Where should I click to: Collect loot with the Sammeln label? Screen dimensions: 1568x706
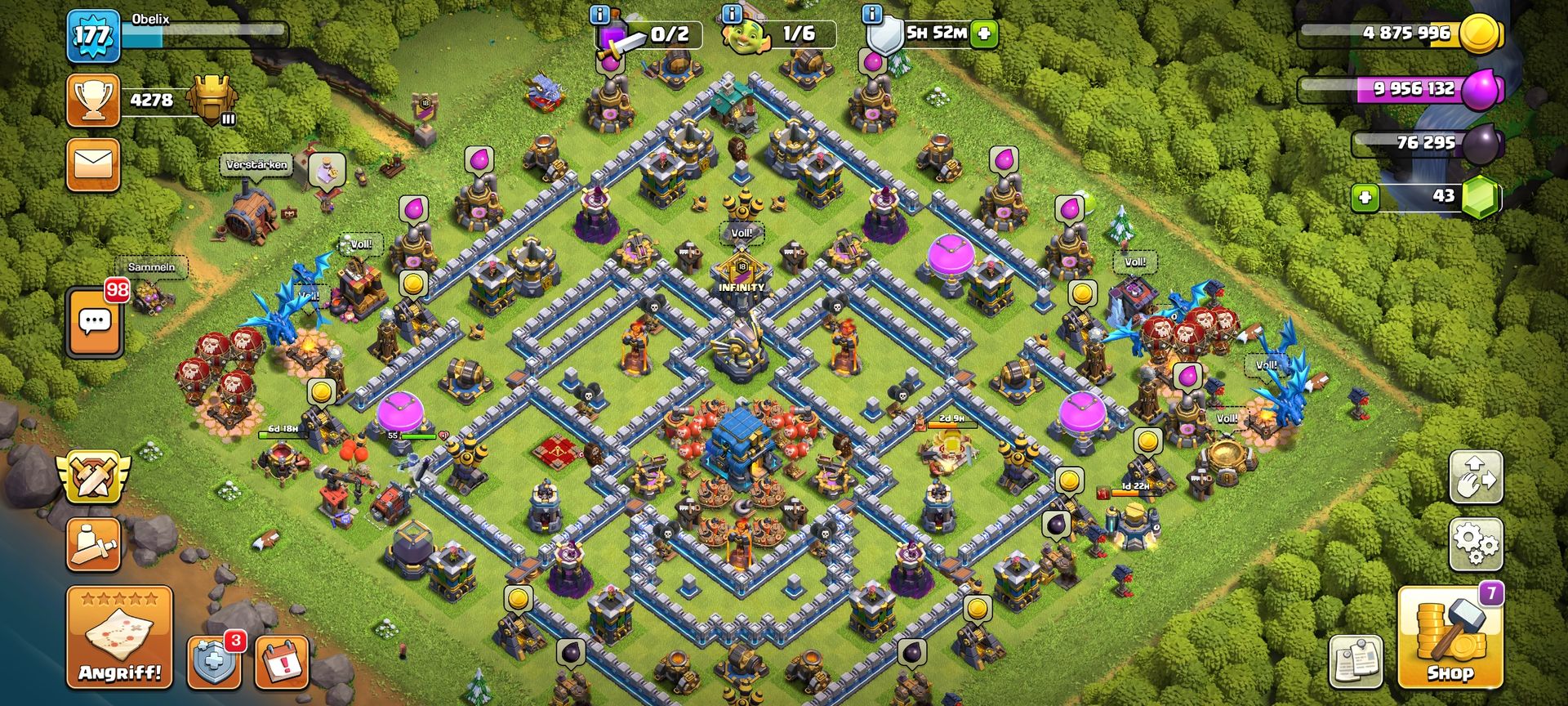pos(152,267)
